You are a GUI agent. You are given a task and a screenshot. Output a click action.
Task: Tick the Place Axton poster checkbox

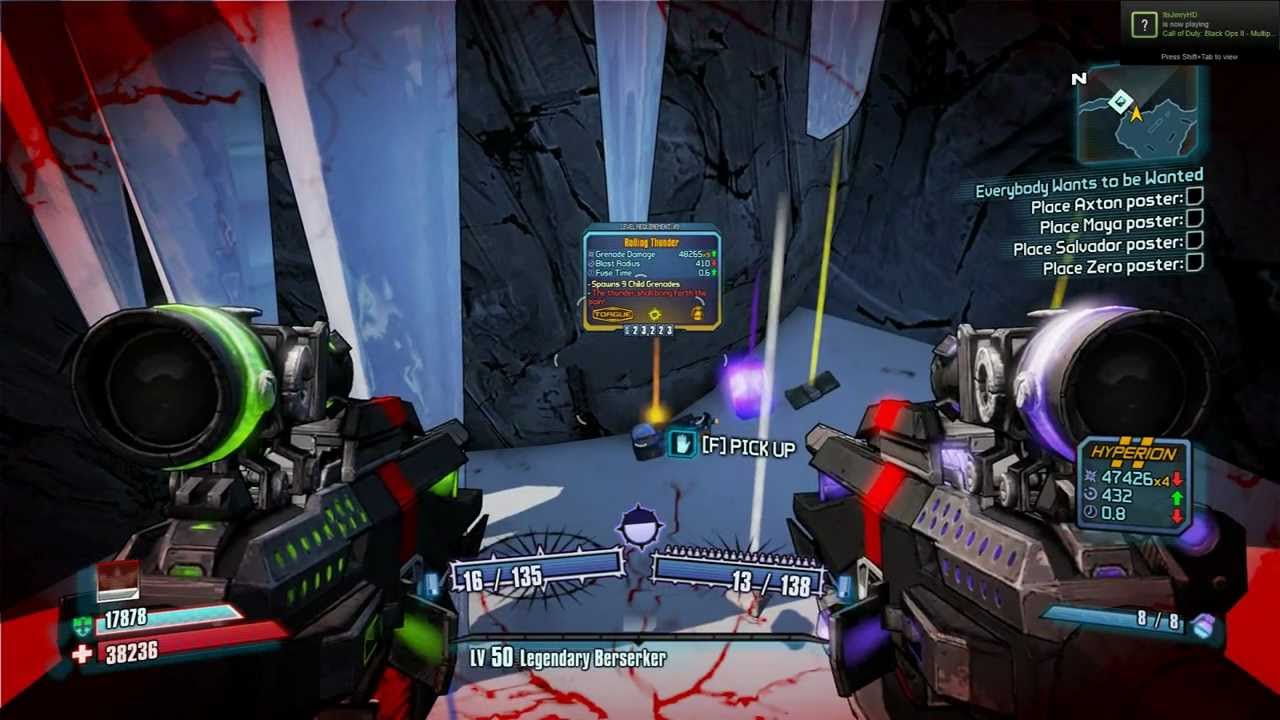tap(1194, 197)
